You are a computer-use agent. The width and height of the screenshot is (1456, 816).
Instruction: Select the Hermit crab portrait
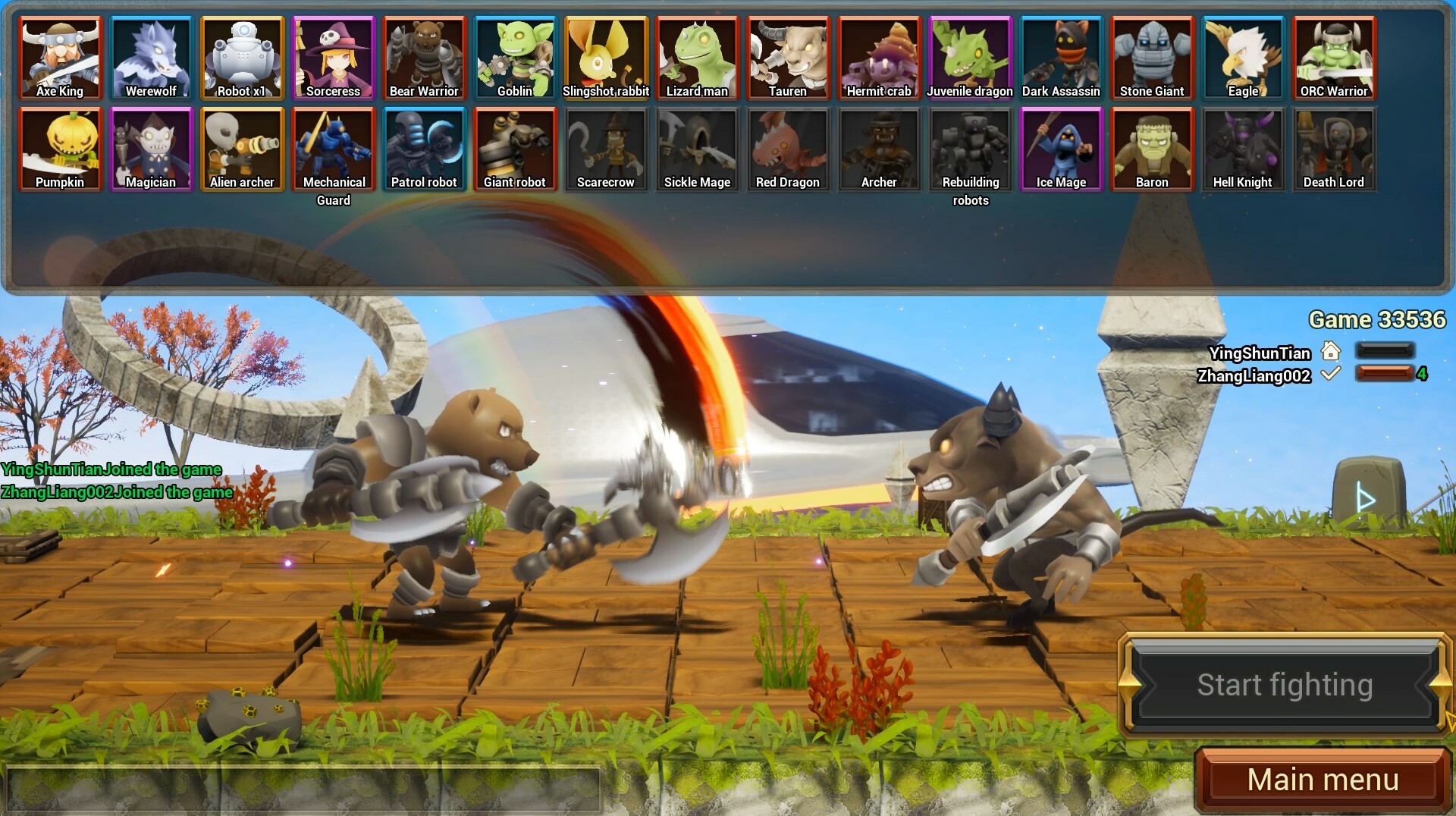coord(879,58)
